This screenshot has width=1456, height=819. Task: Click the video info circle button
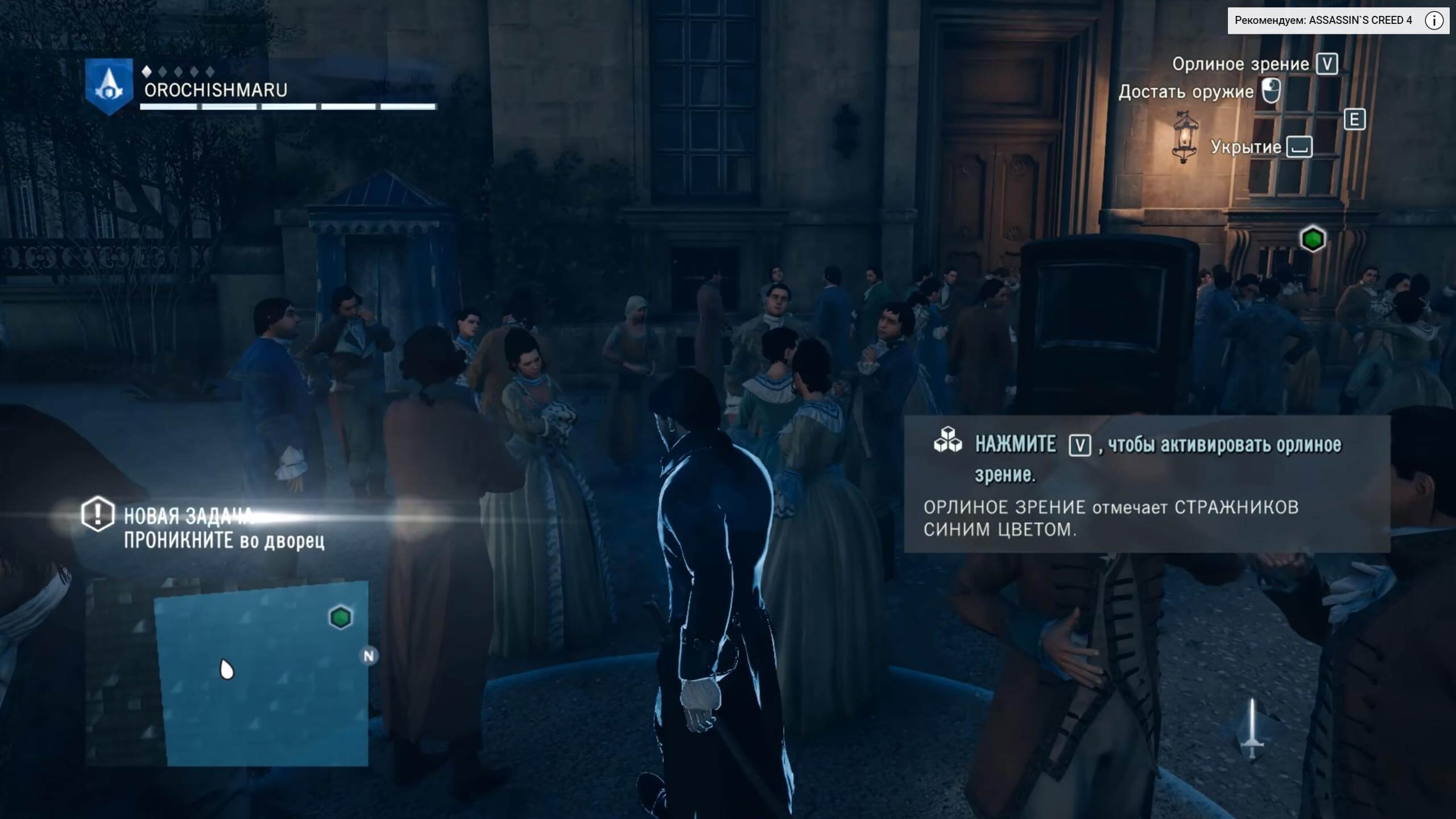coord(1434,21)
